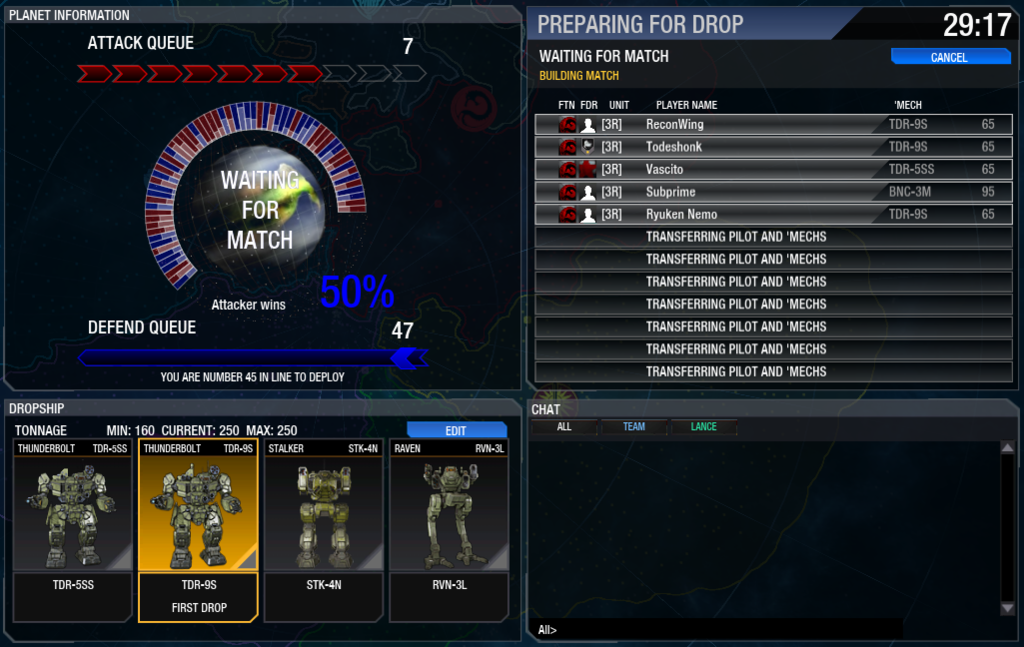Cancel the match search
Screen dimensions: 1024x647
(x=948, y=57)
